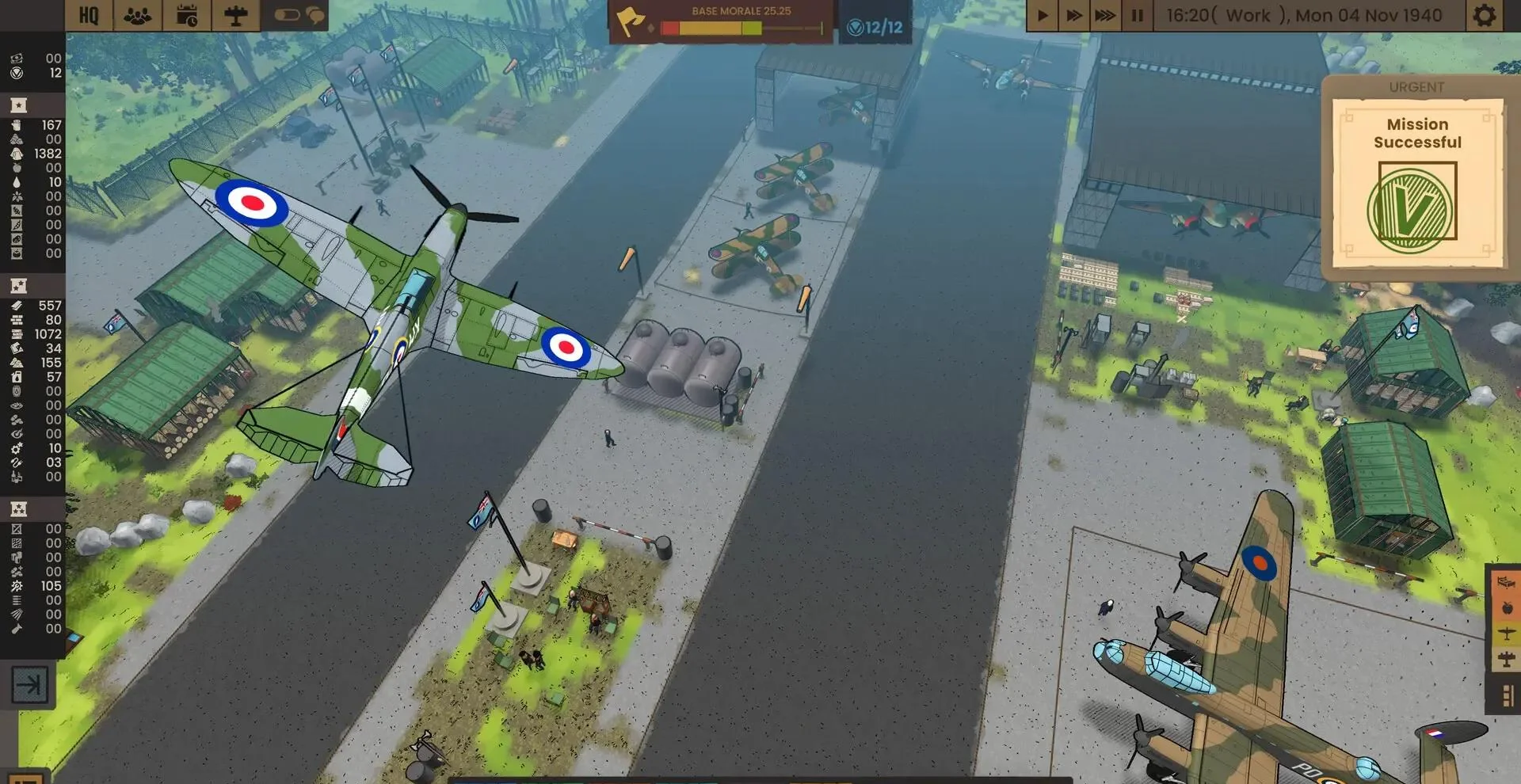The width and height of the screenshot is (1521, 784).
Task: Click the 12/12 shield counter badge
Action: tap(875, 28)
